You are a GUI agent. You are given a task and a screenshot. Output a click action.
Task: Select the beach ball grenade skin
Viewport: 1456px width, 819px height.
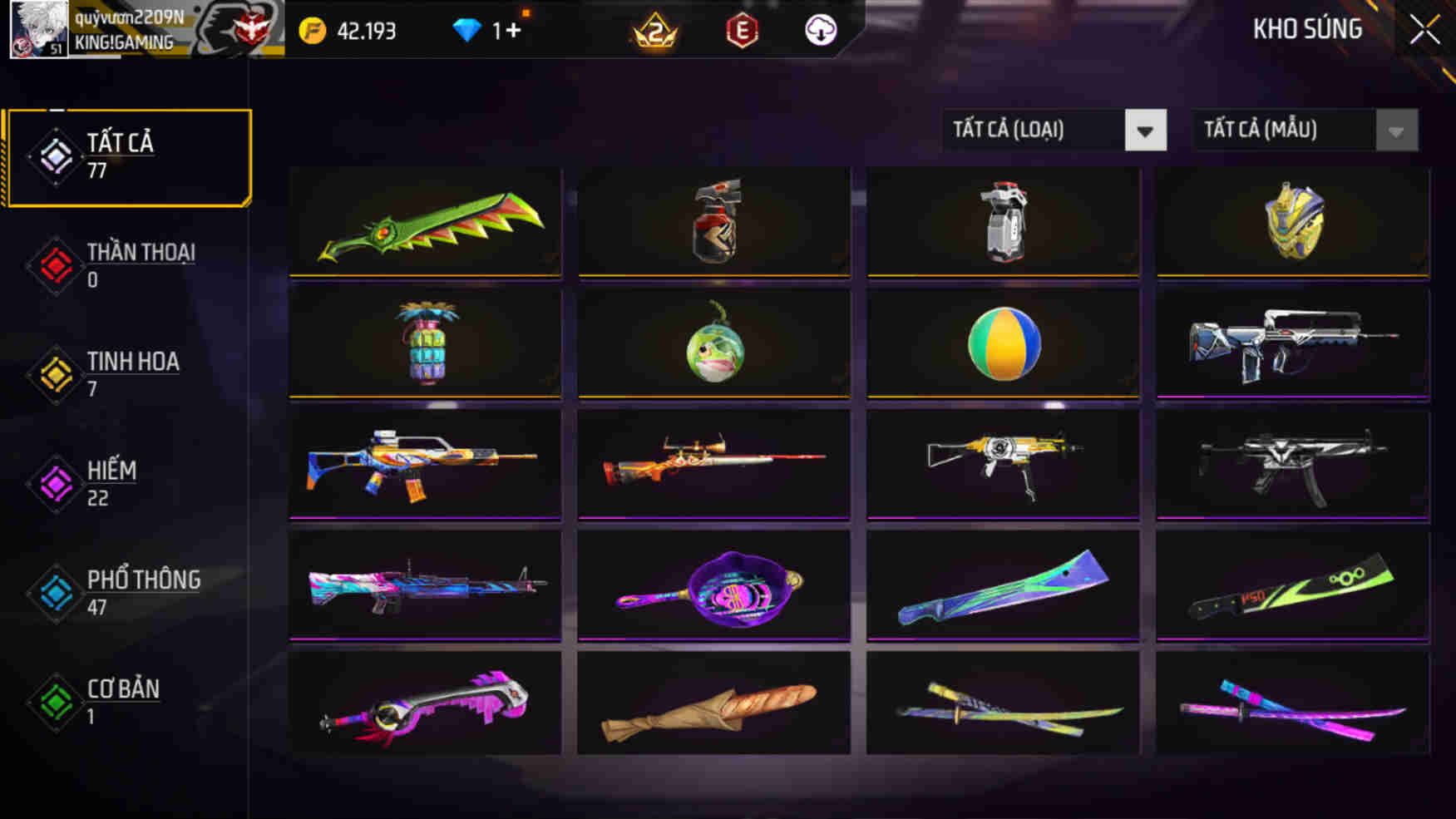(x=1004, y=343)
